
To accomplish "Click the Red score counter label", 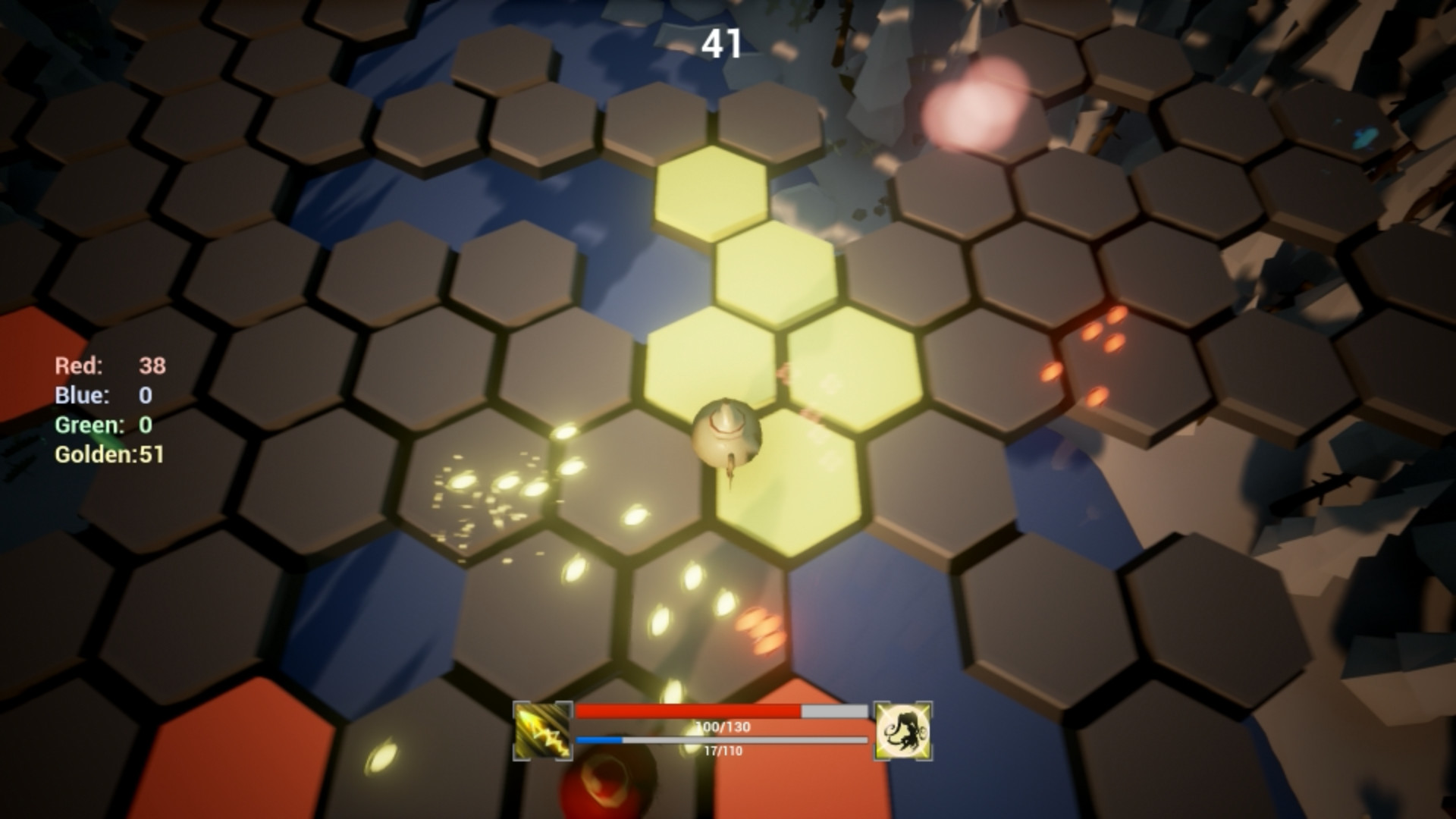I will pyautogui.click(x=80, y=366).
